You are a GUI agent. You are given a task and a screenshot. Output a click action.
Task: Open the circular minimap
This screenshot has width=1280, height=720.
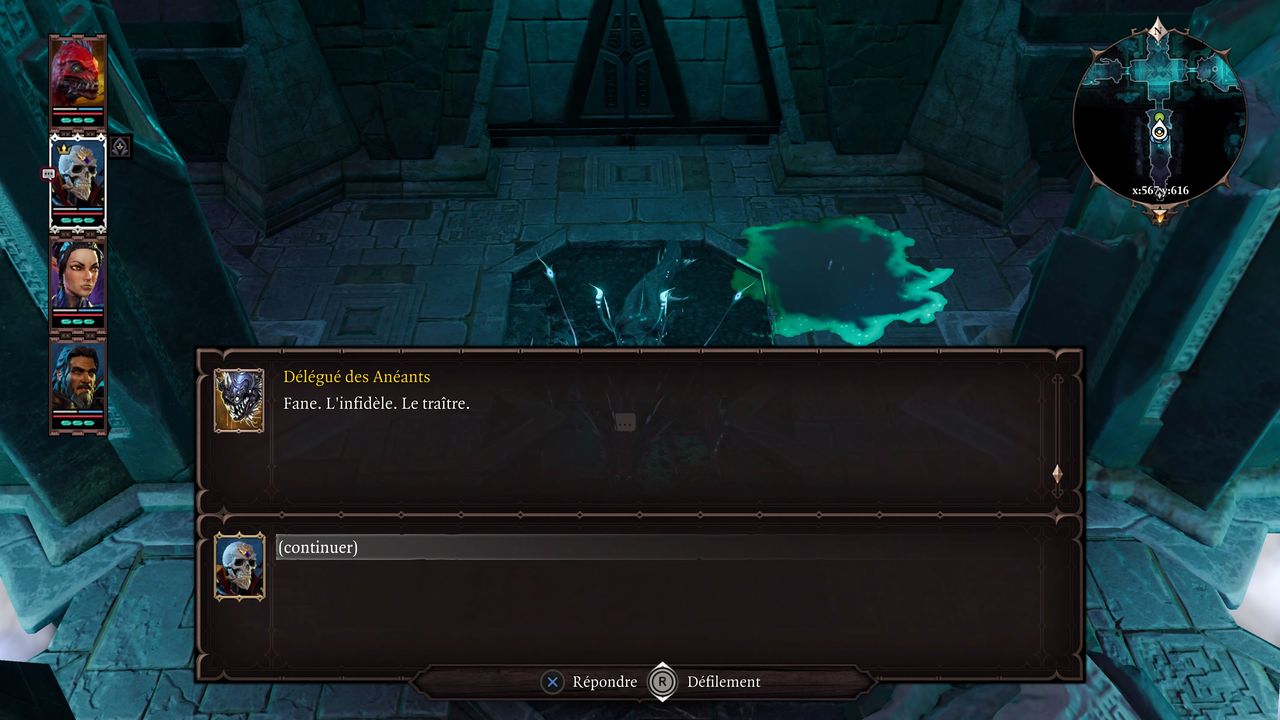[1159, 118]
